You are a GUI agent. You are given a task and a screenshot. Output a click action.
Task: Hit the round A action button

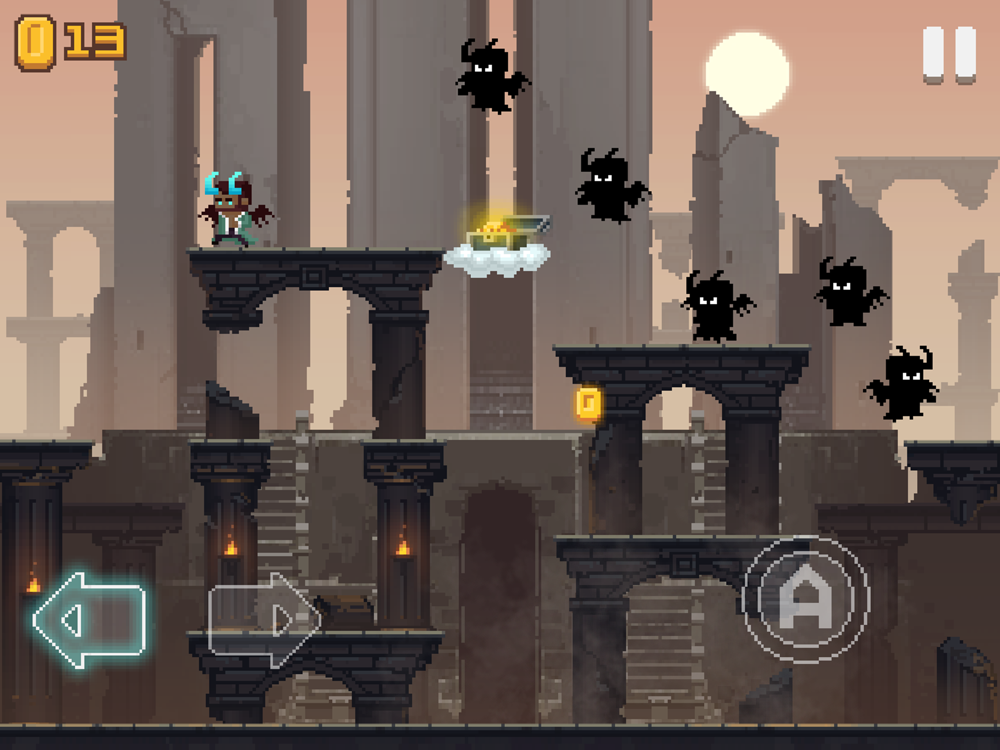[x=806, y=602]
